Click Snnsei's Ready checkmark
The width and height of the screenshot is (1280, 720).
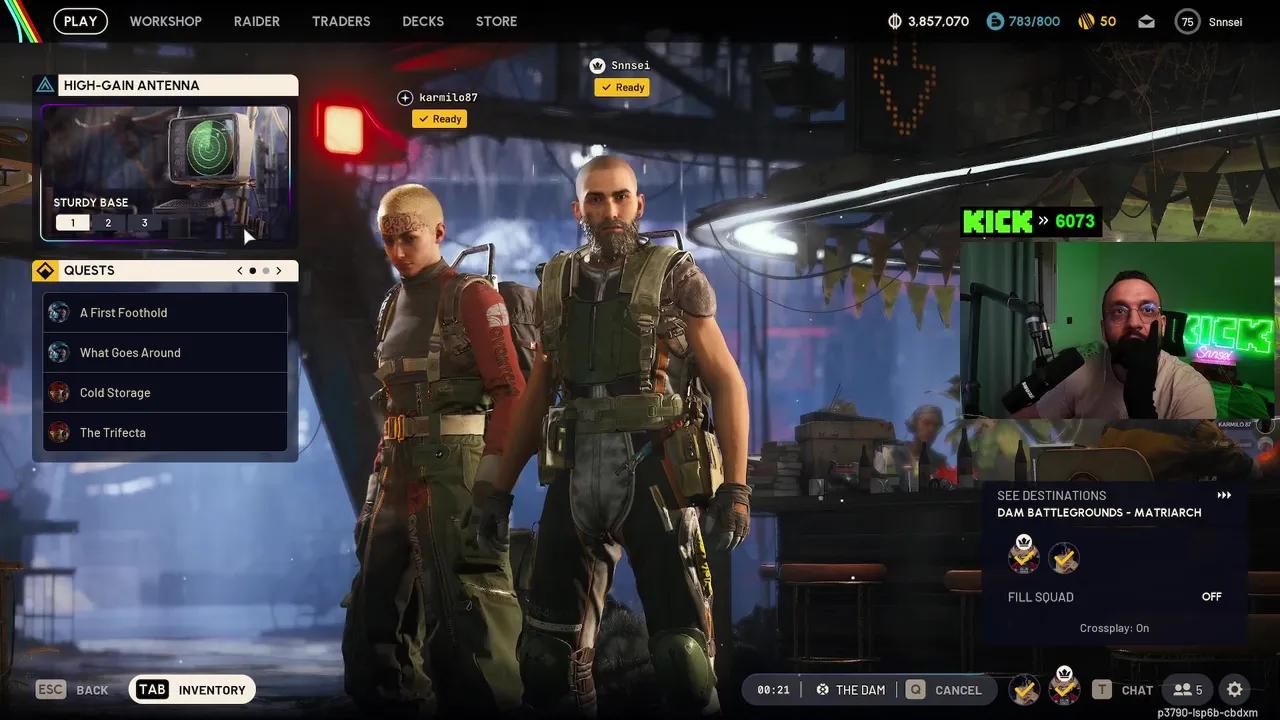[x=621, y=87]
